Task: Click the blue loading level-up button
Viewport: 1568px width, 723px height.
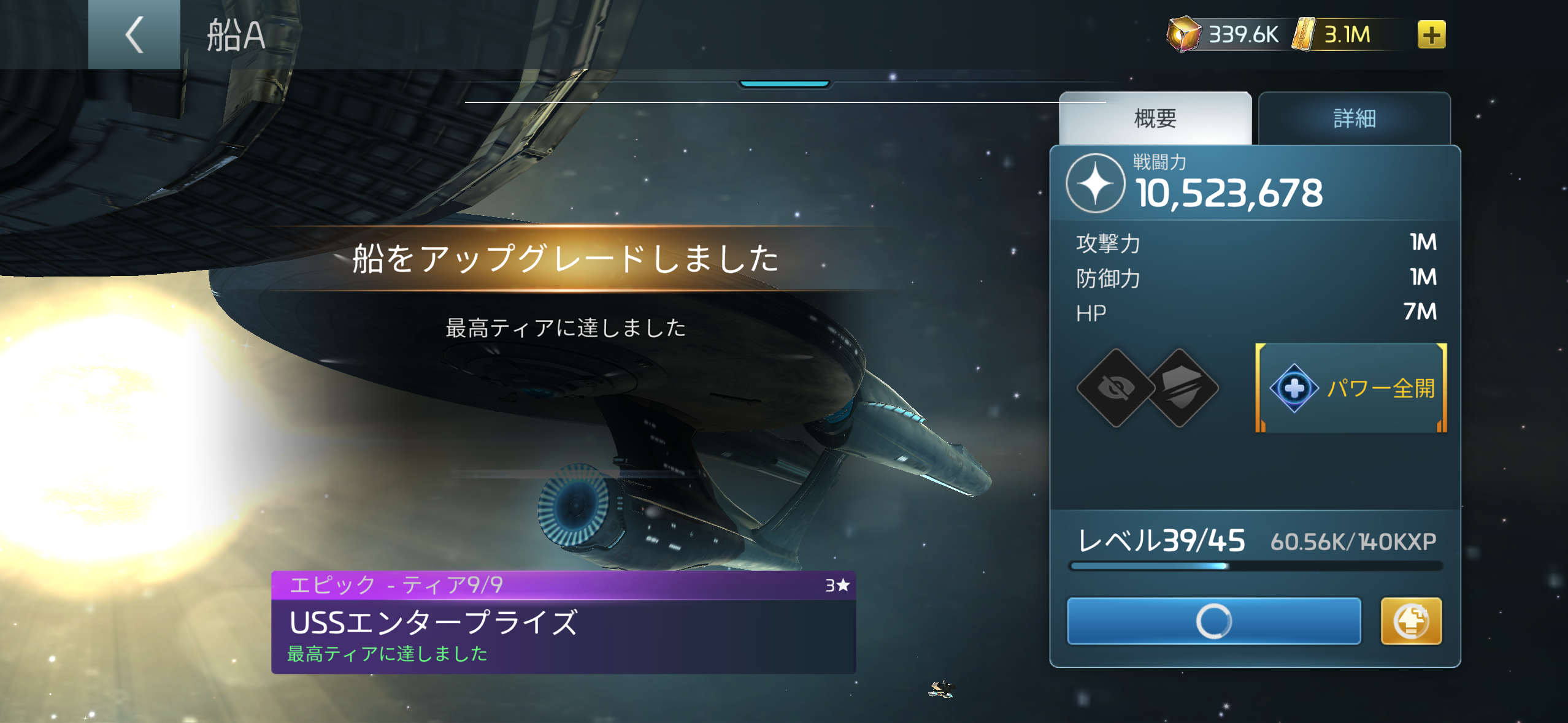Action: (x=1213, y=621)
